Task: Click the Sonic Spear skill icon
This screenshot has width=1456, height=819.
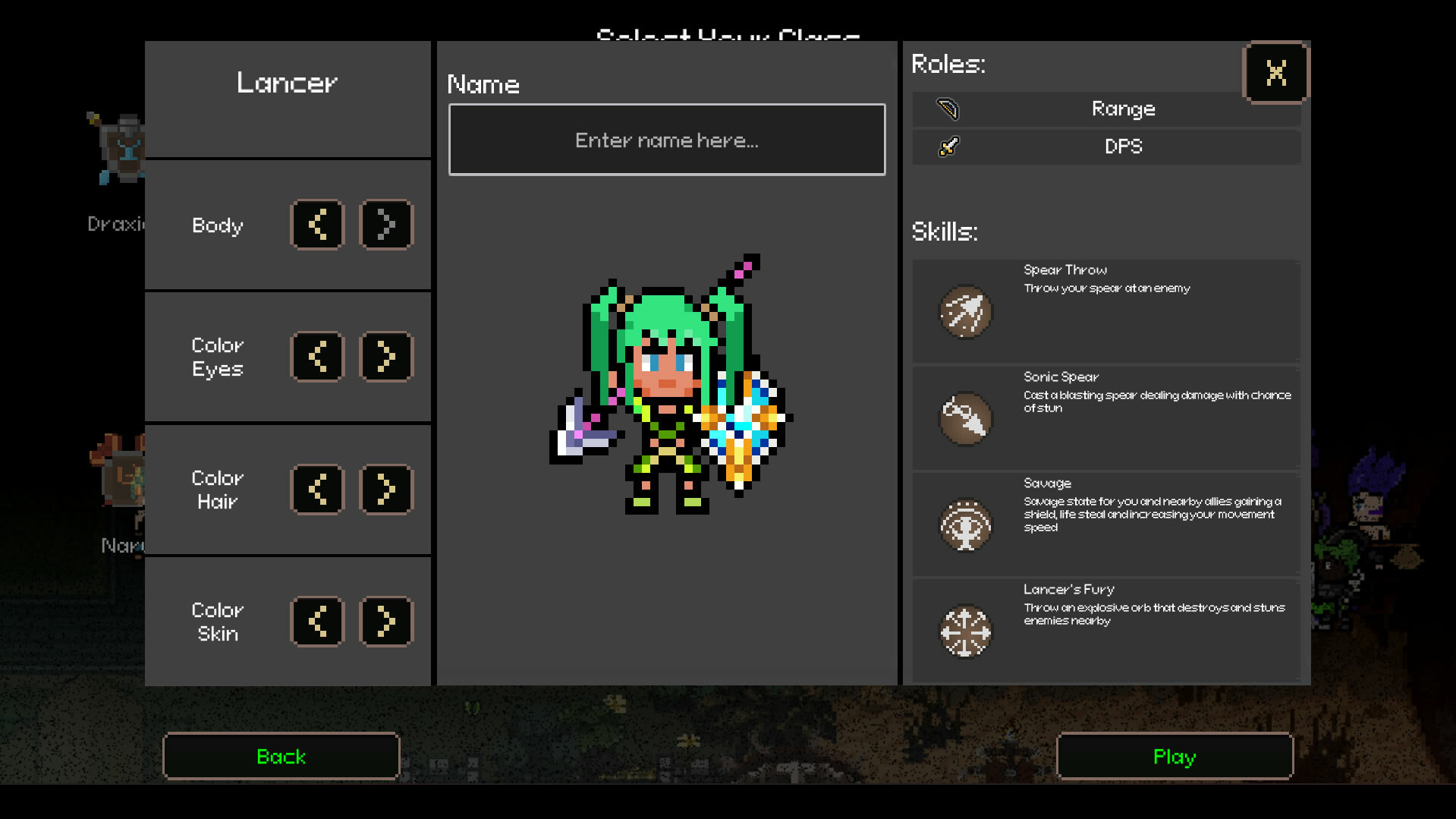Action: point(964,419)
